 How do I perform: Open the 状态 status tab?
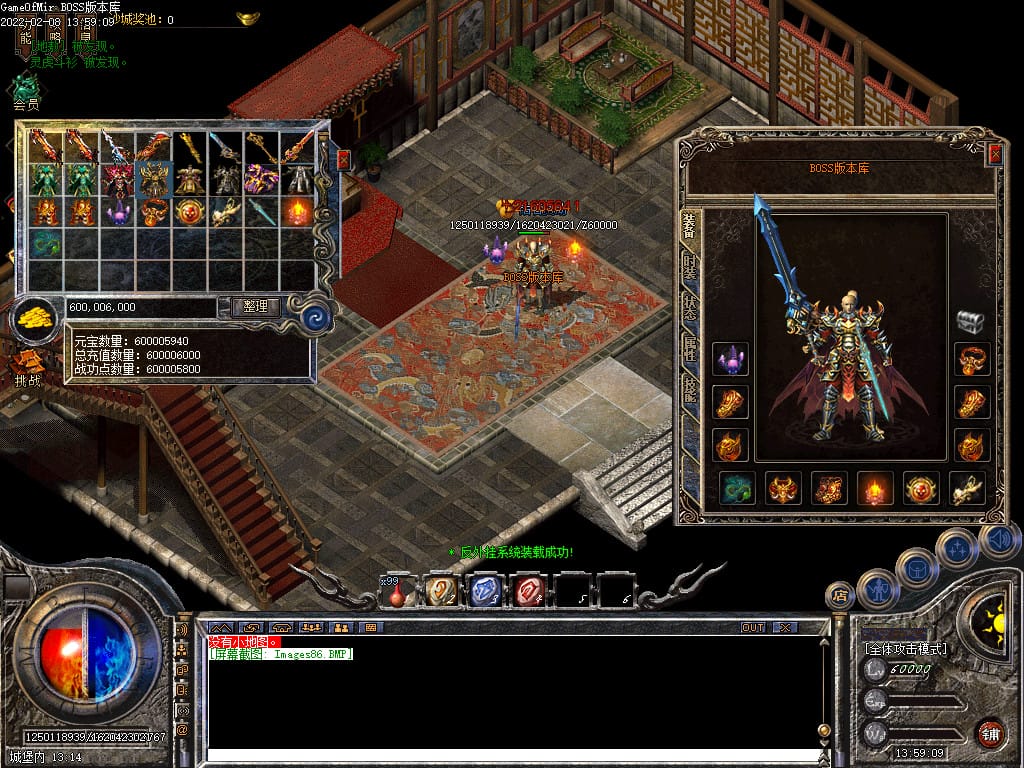point(690,307)
